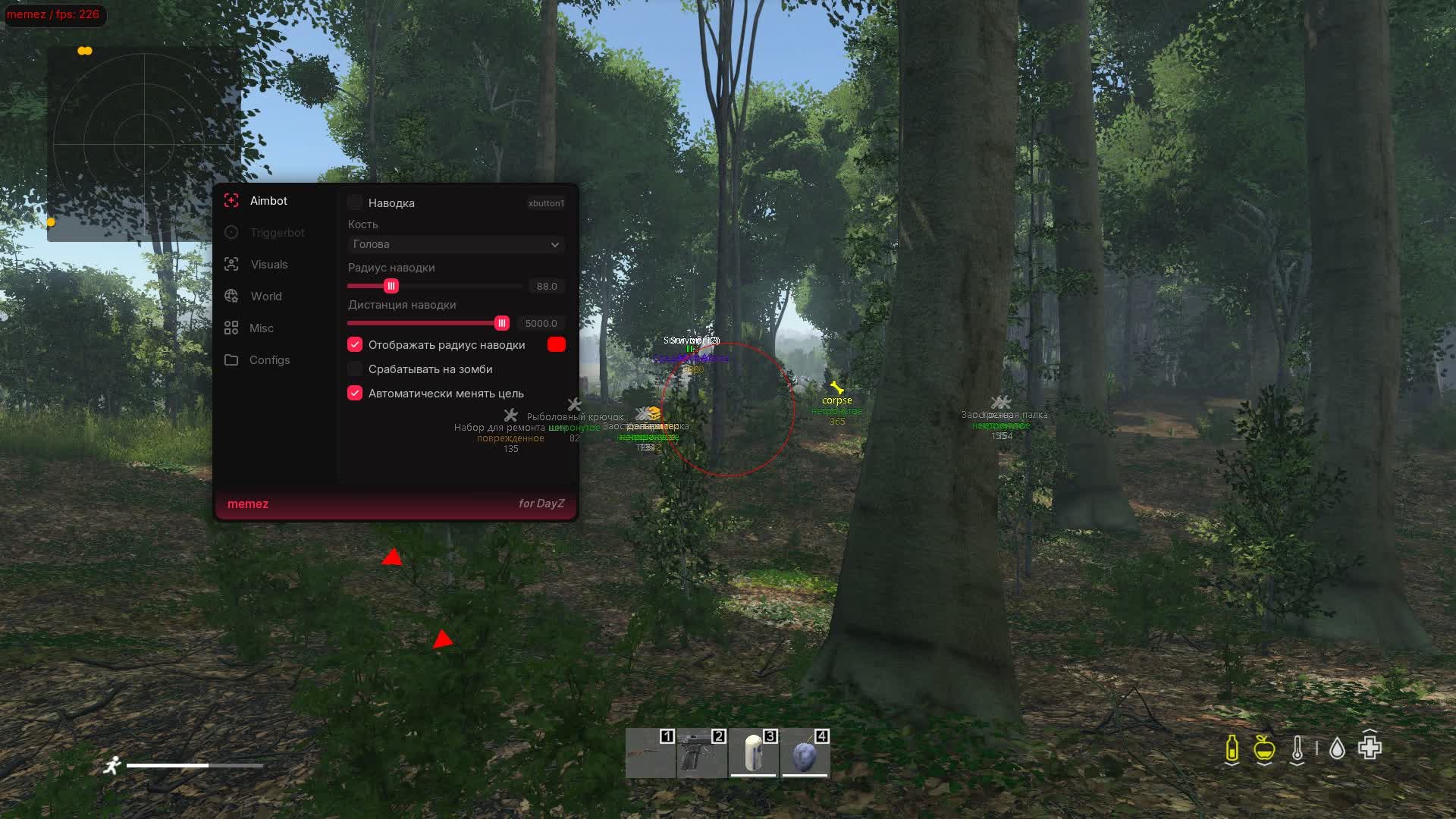Select the Aimbot crosshair icon

(232, 200)
